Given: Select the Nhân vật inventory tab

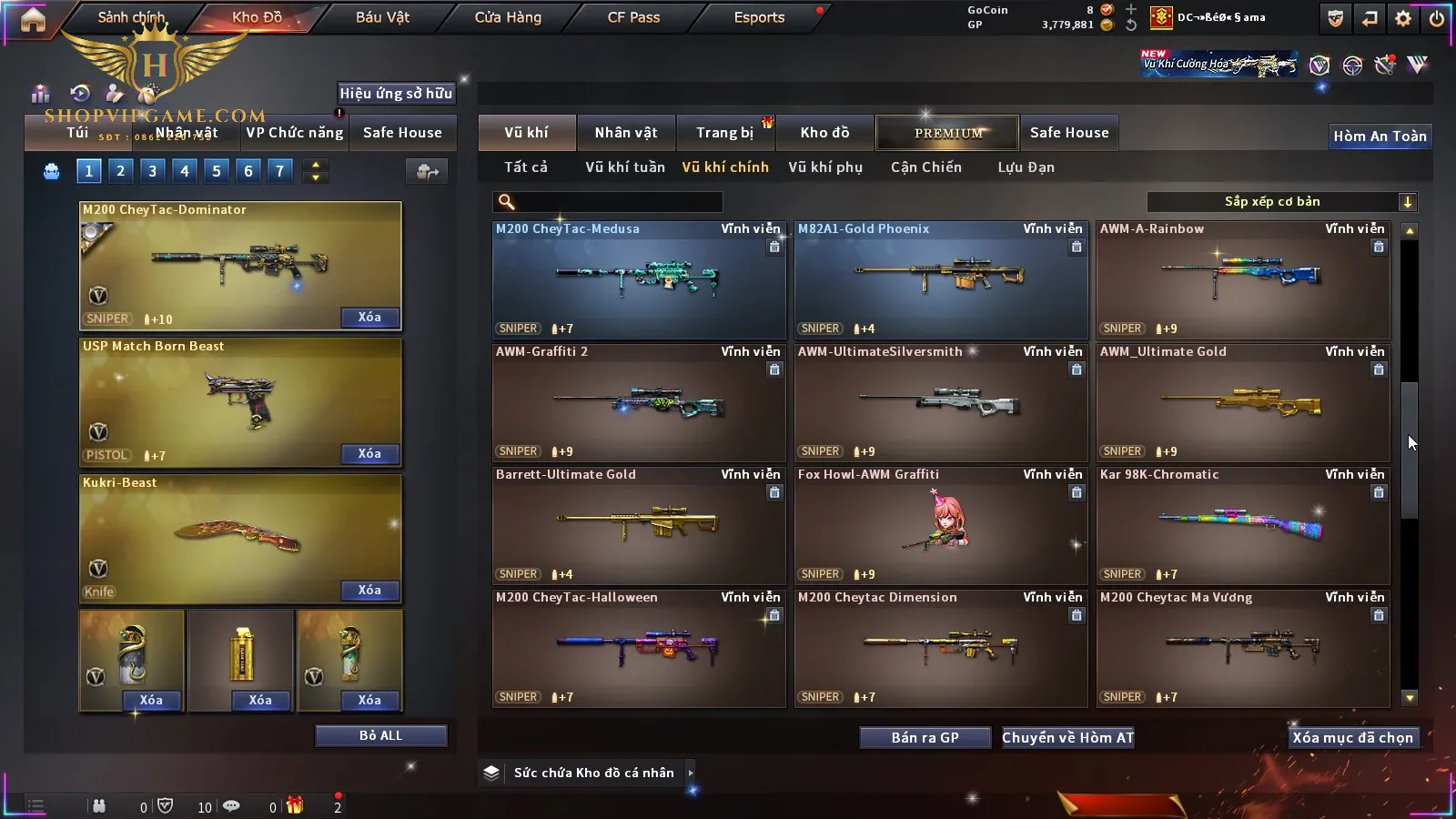Looking at the screenshot, I should 625,133.
